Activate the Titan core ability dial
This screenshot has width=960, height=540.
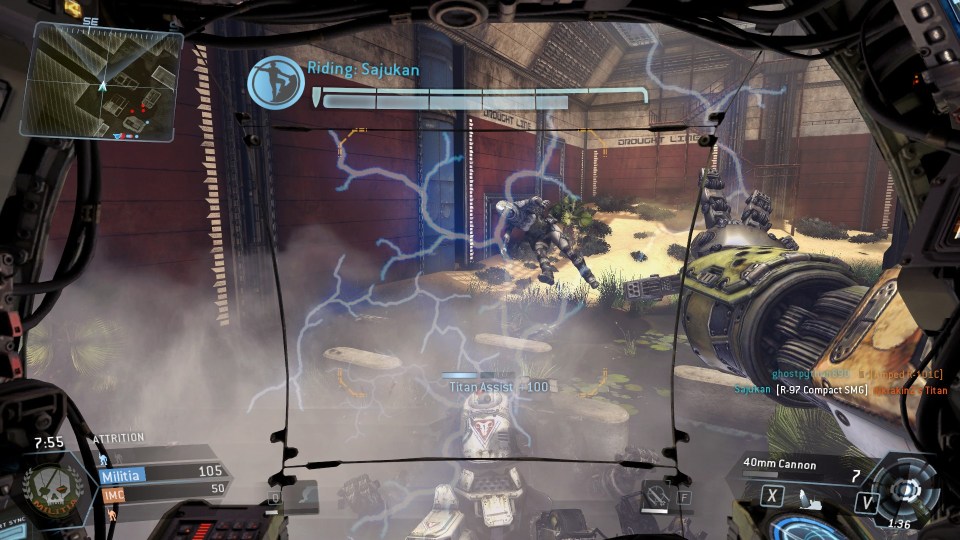coord(907,488)
